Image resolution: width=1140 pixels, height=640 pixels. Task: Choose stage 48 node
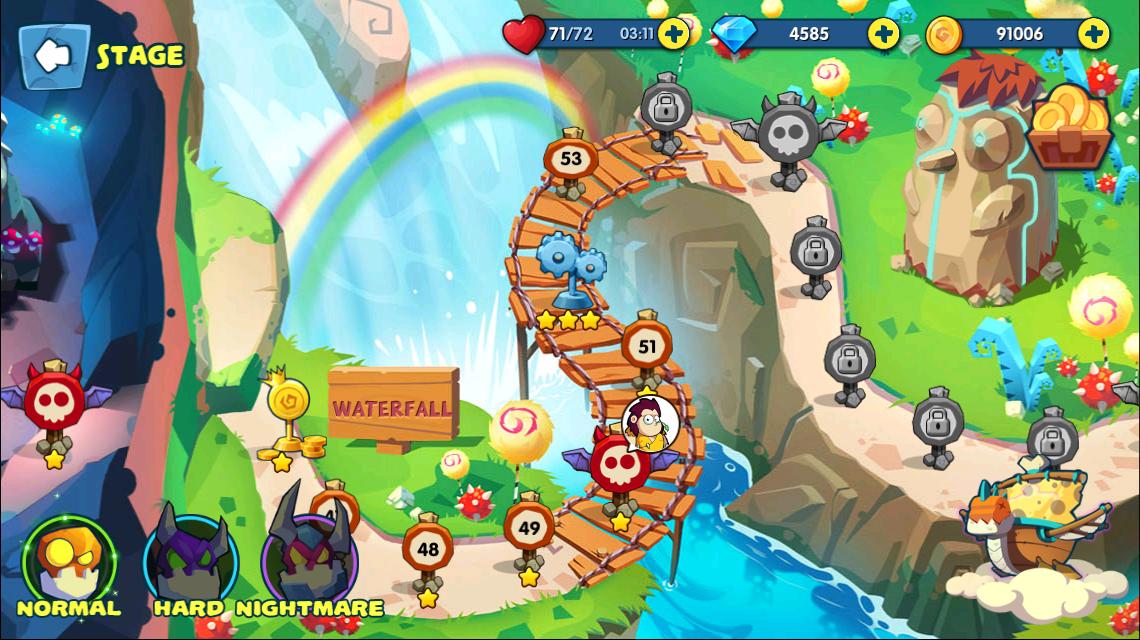coord(428,549)
